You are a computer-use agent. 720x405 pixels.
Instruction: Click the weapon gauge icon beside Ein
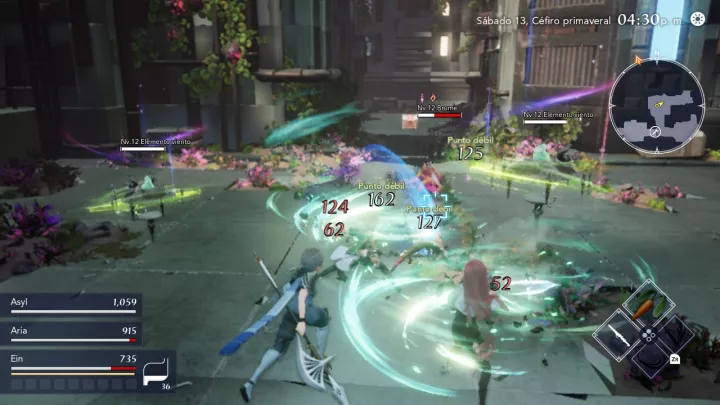[x=157, y=371]
